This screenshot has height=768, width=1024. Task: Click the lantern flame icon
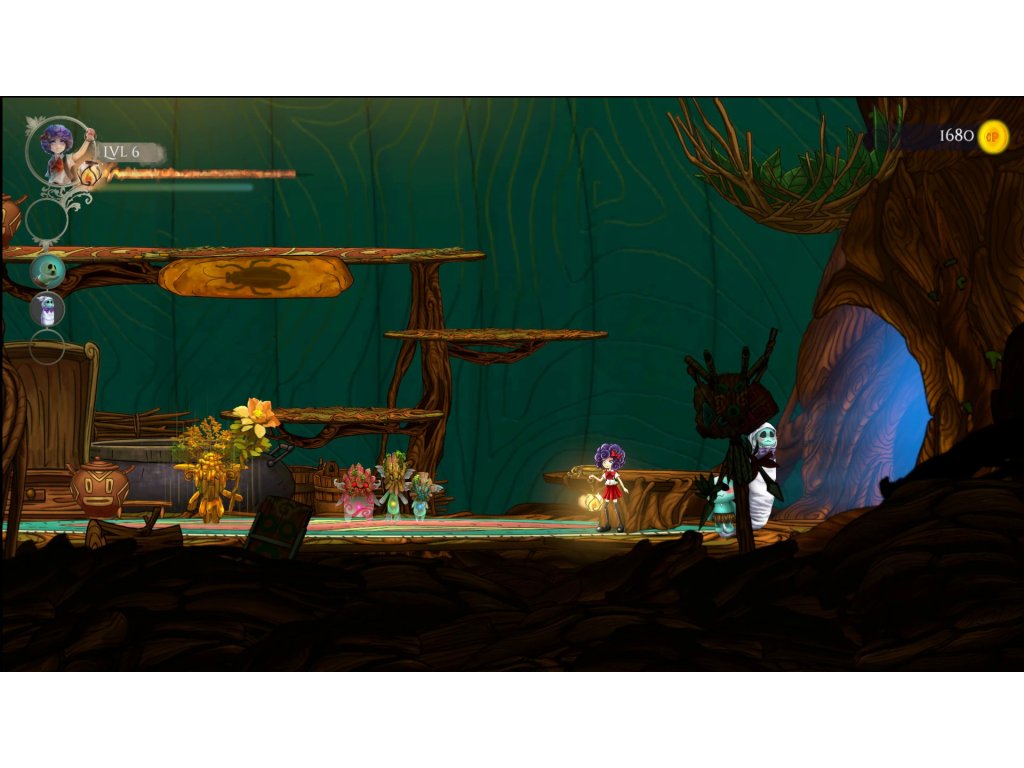(92, 174)
